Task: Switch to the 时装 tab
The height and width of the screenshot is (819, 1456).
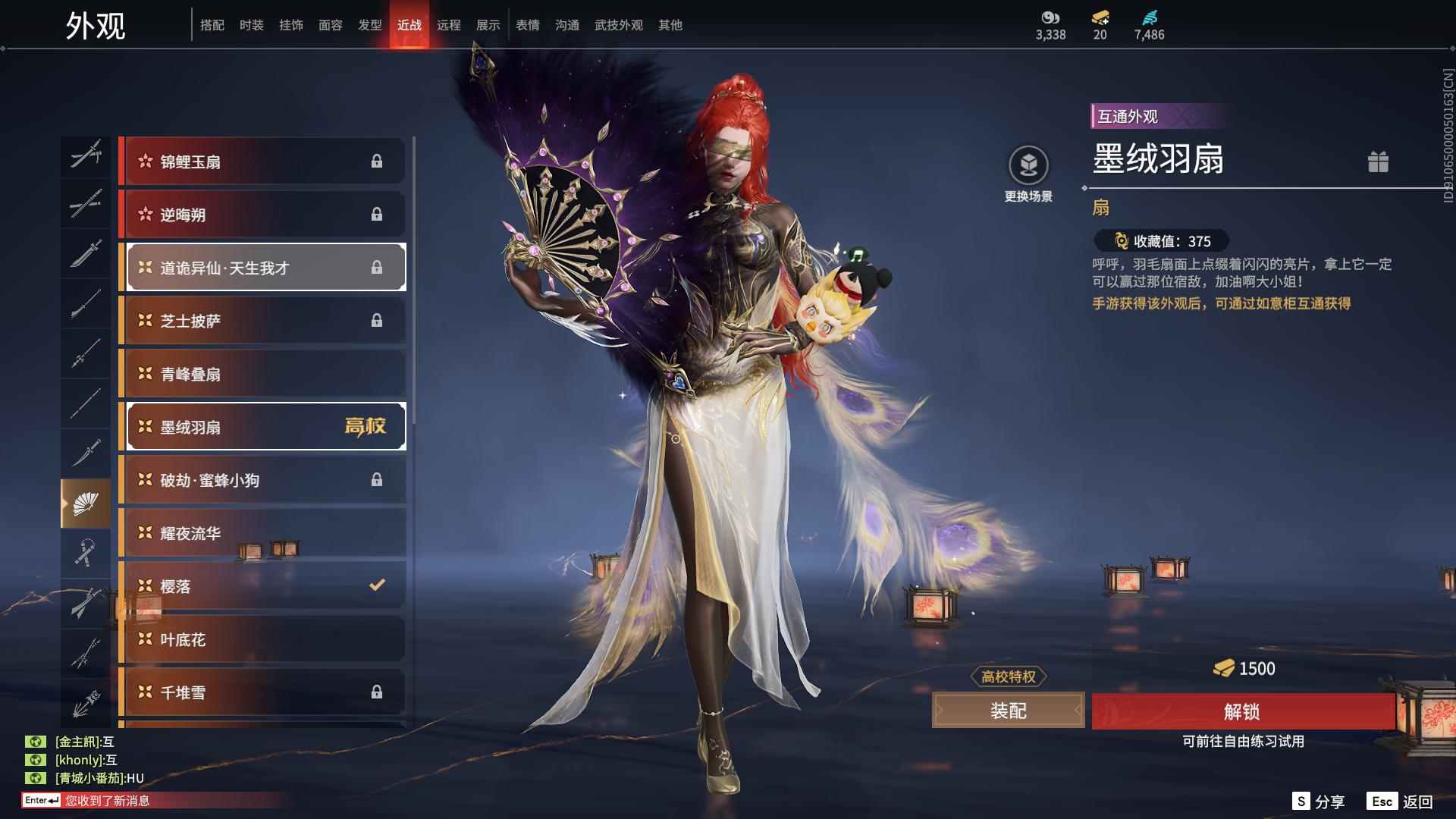Action: tap(251, 25)
